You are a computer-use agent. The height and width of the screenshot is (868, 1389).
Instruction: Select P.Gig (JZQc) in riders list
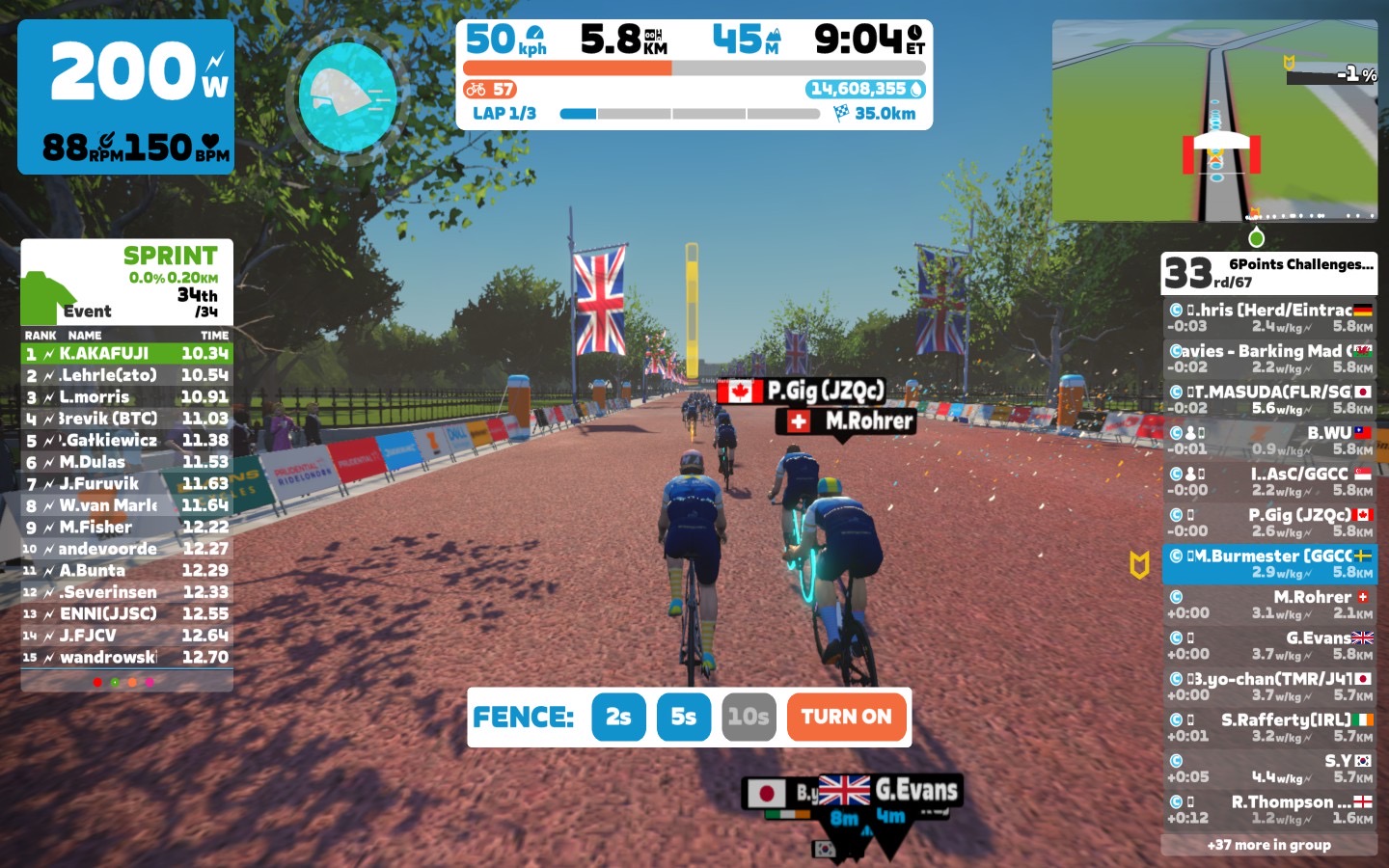click(1268, 523)
